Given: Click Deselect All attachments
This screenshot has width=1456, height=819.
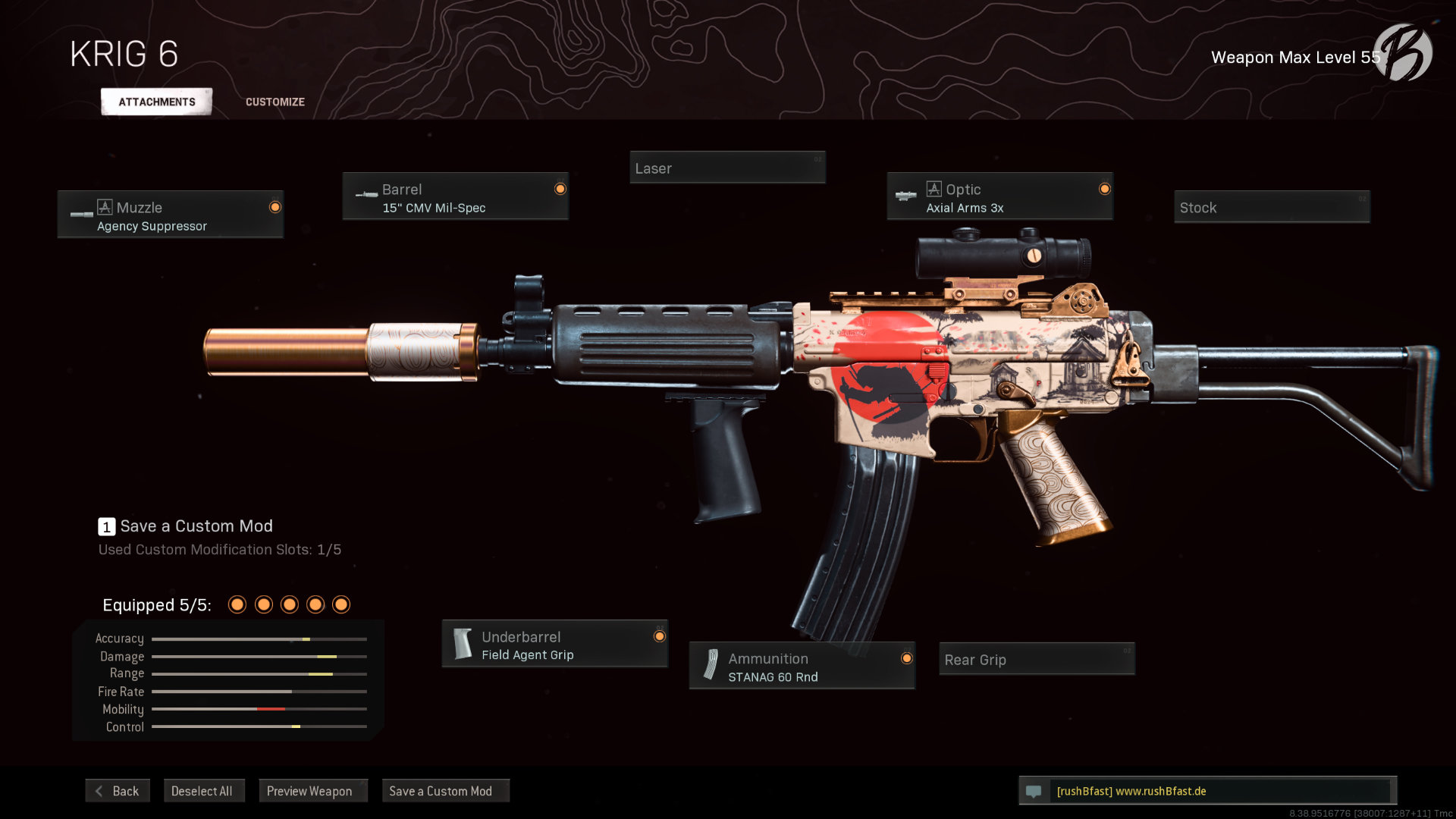Looking at the screenshot, I should coord(202,791).
